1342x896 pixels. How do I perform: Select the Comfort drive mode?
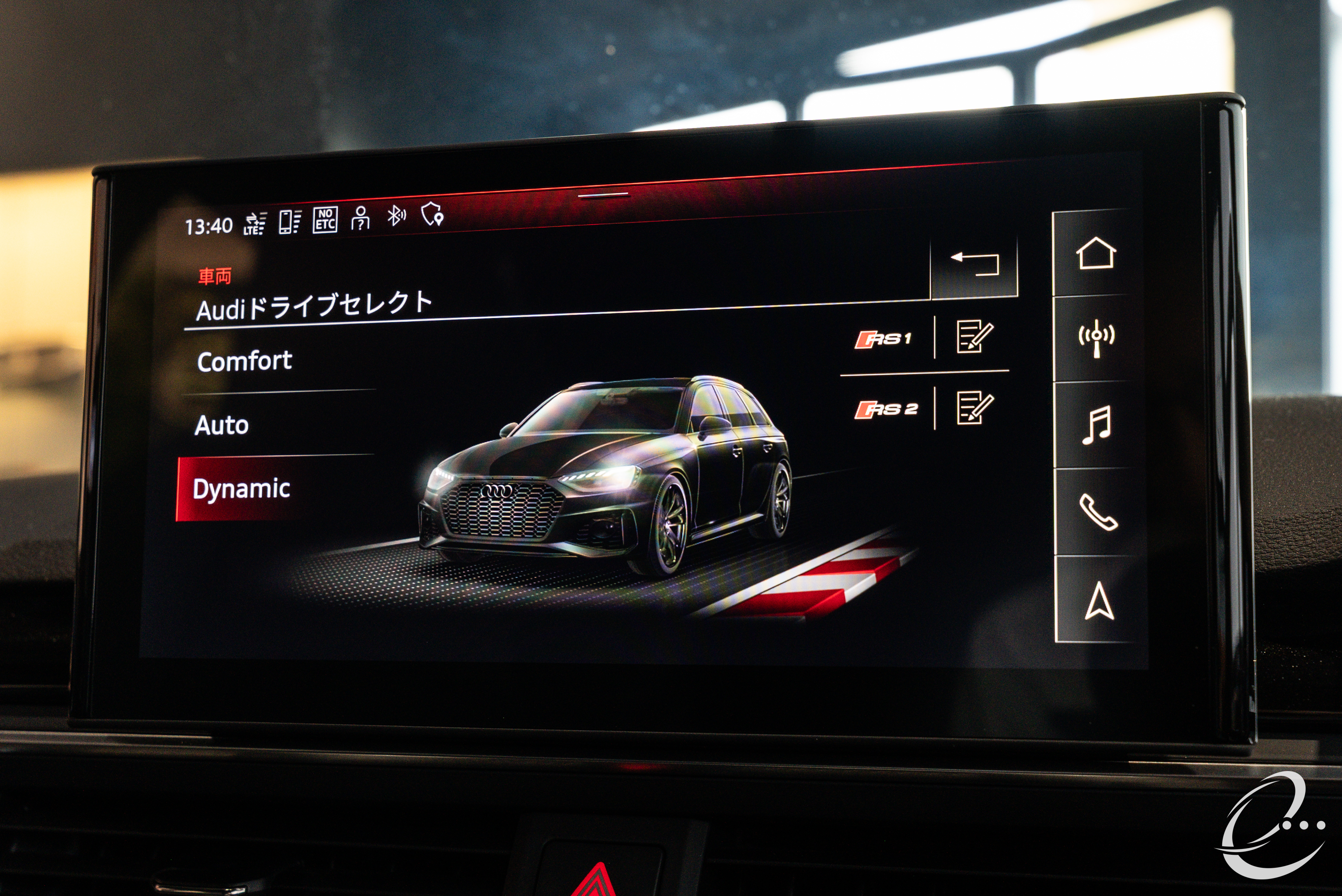pos(245,362)
